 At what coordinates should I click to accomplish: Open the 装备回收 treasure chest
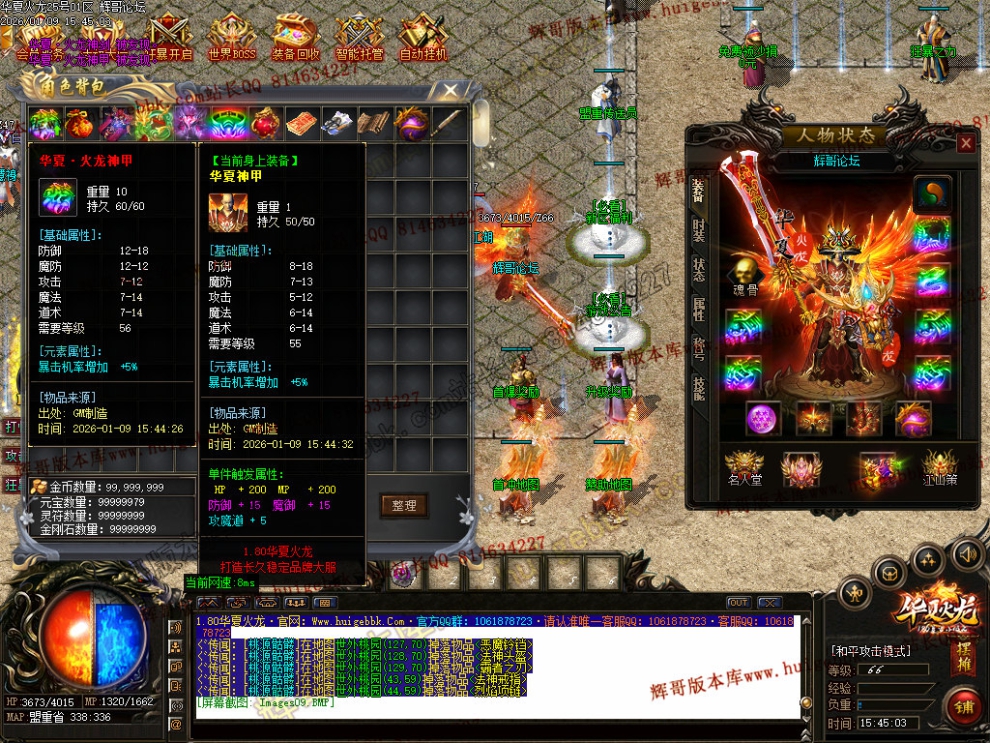pyautogui.click(x=296, y=38)
